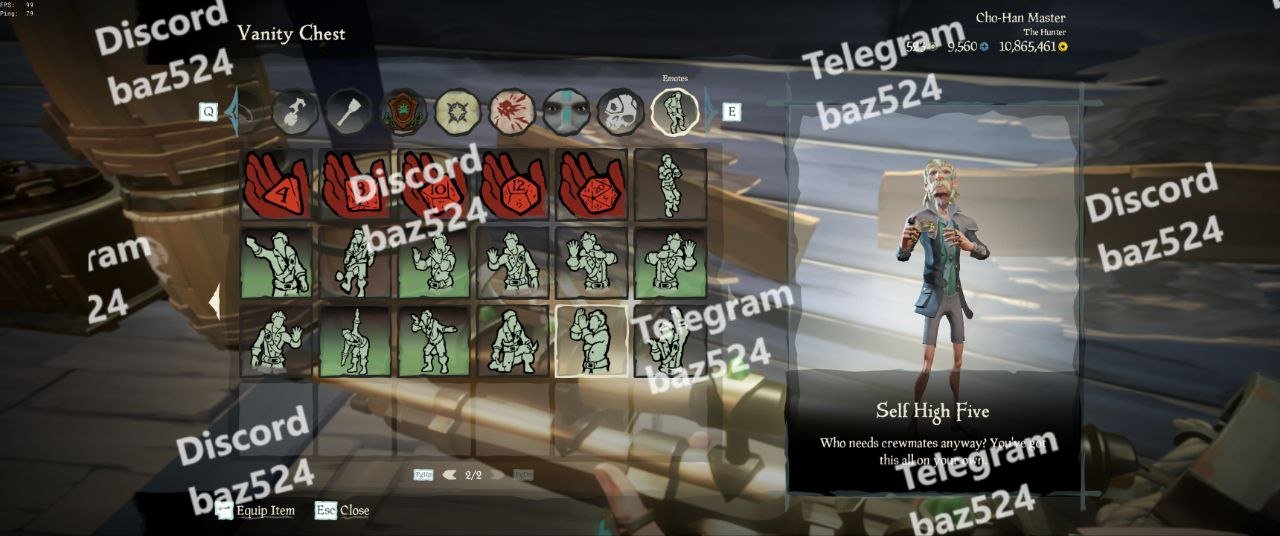
Task: Select the four-sided dice roll emote
Action: tap(277, 184)
